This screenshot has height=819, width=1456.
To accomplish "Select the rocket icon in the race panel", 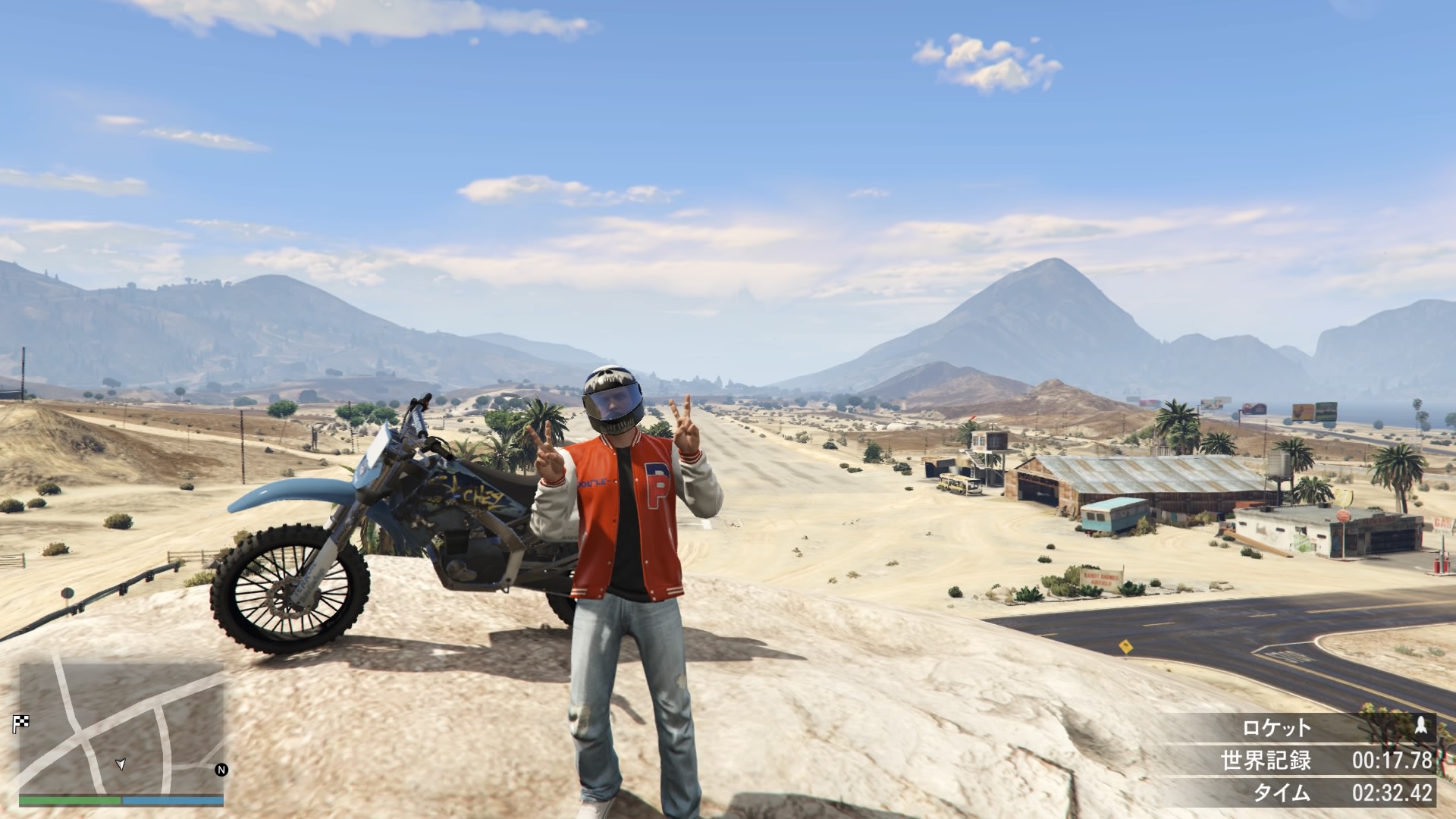I will point(1420,726).
